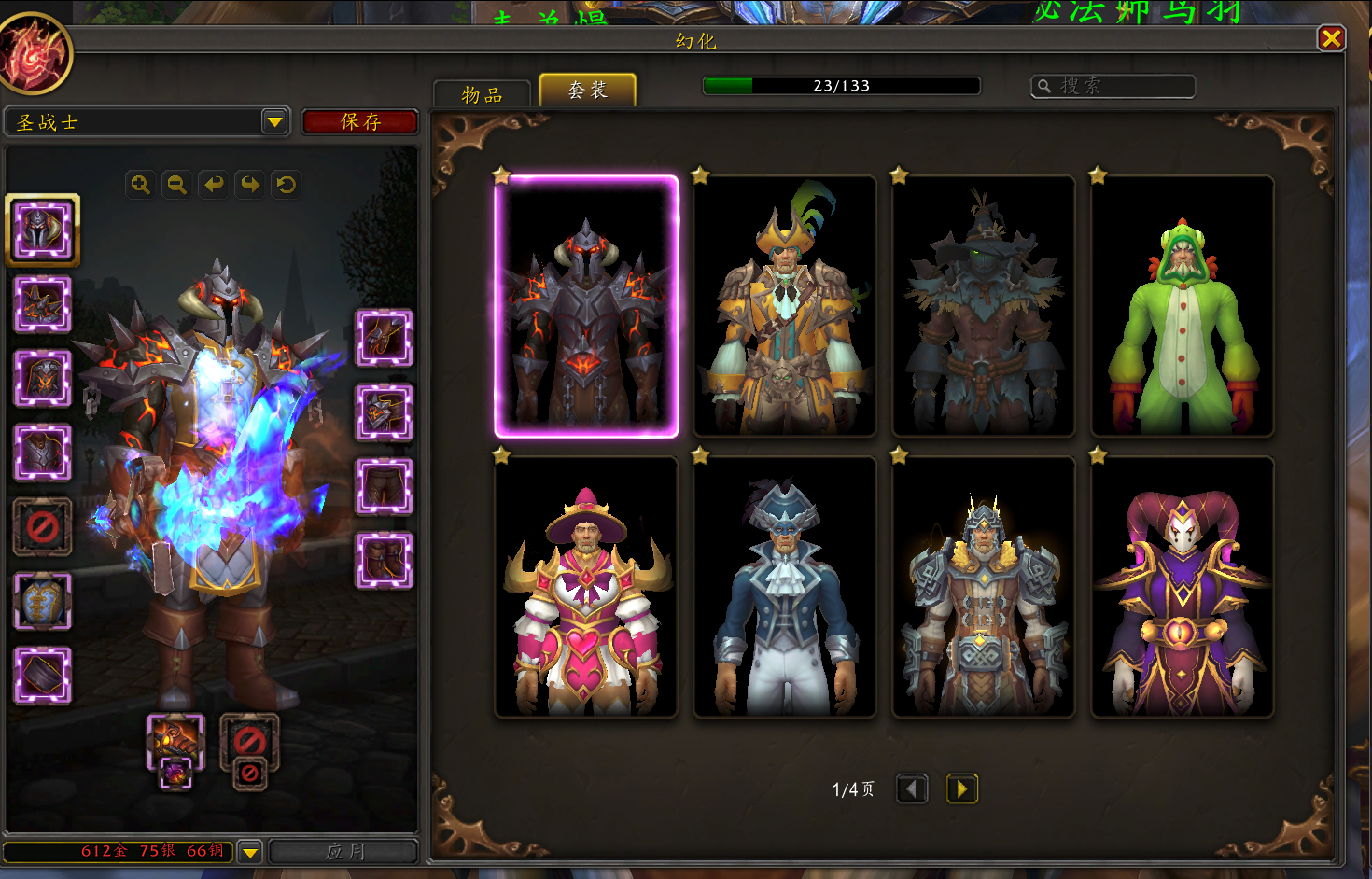Image resolution: width=1372 pixels, height=879 pixels.
Task: Zoom in on the character preview
Action: (140, 185)
